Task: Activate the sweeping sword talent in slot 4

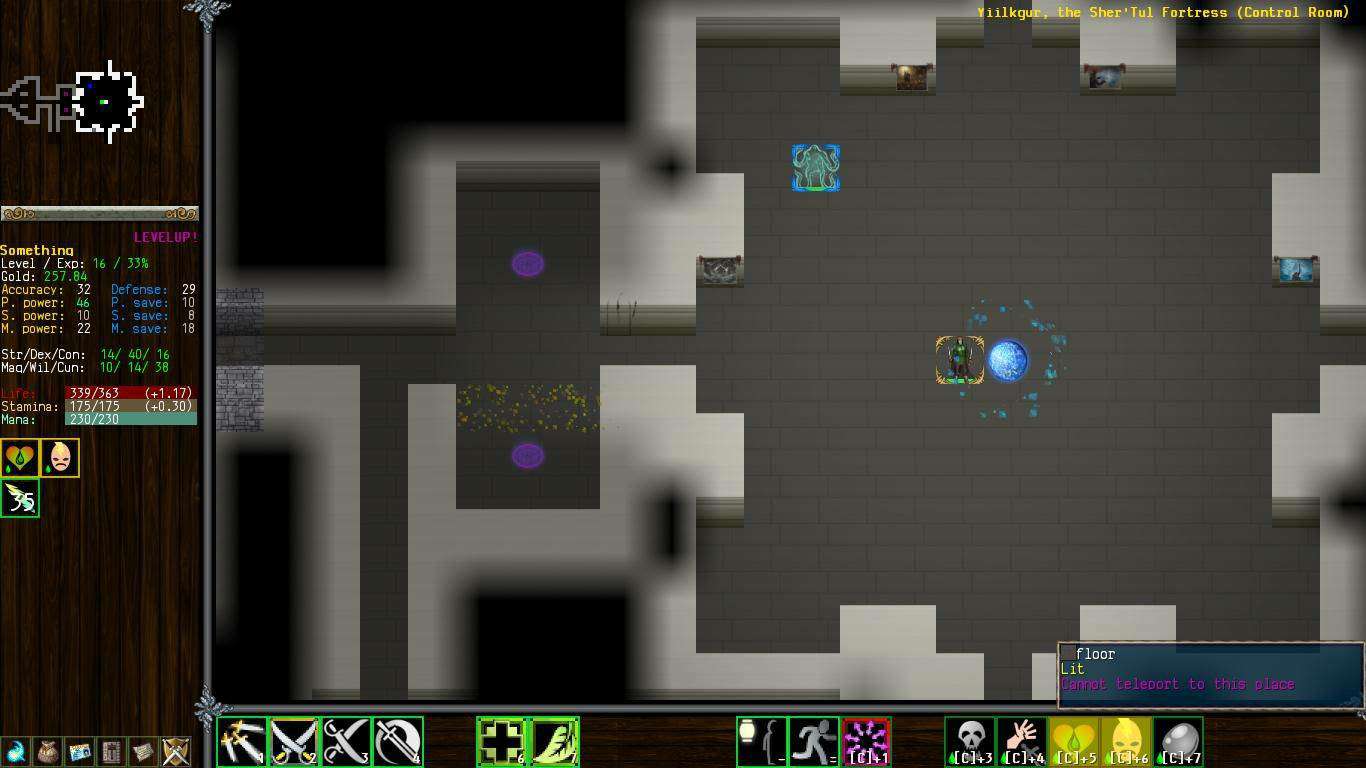Action: point(398,742)
